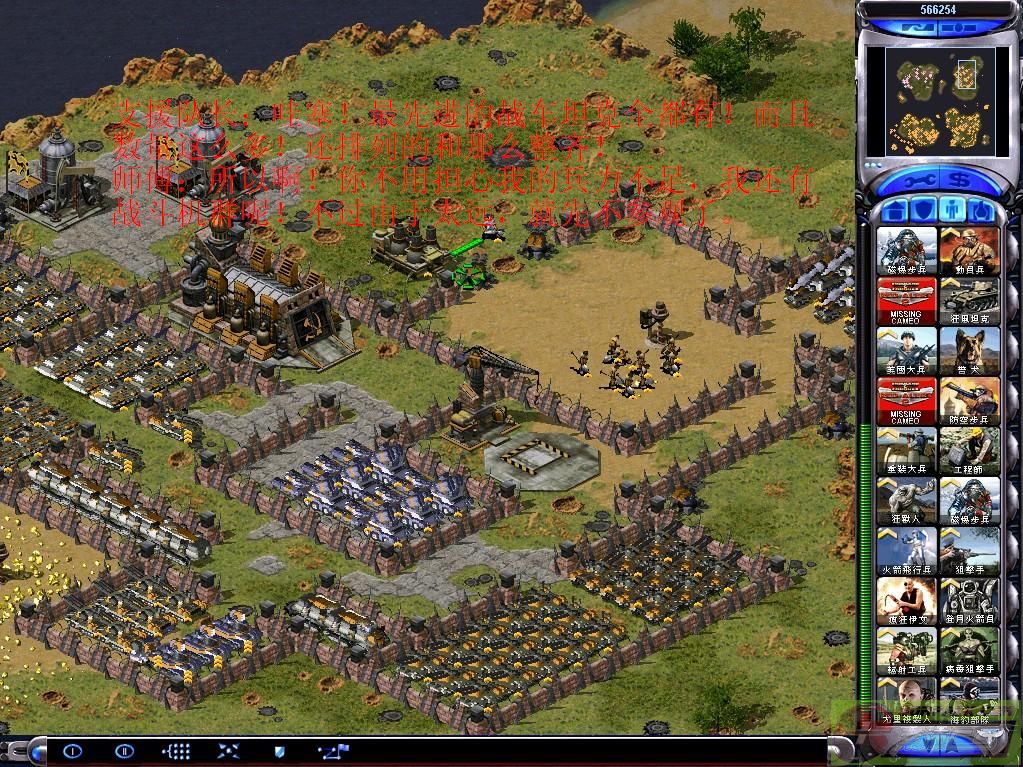Activate the wrench repair button
Viewport: 1023px width, 767px height.
pos(918,181)
